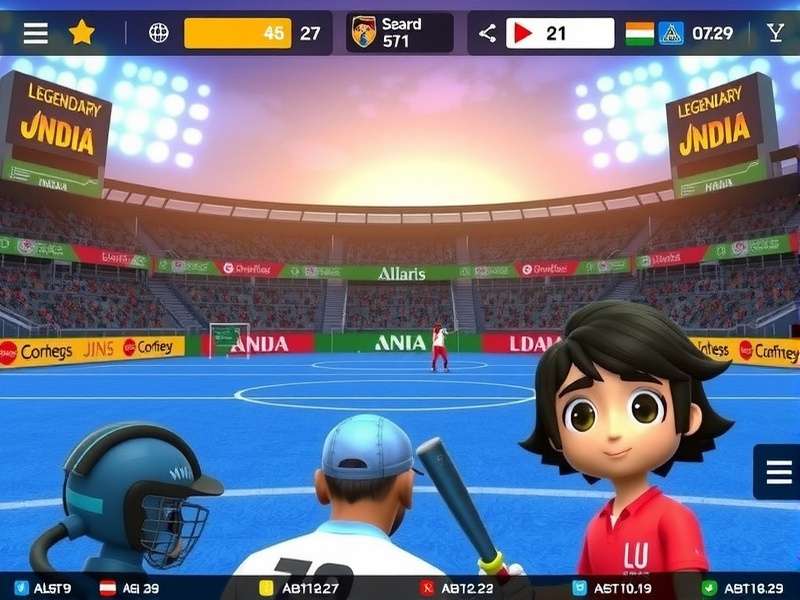This screenshot has height=600, width=800.
Task: Click the red play button labeled 21
Action: pos(559,33)
